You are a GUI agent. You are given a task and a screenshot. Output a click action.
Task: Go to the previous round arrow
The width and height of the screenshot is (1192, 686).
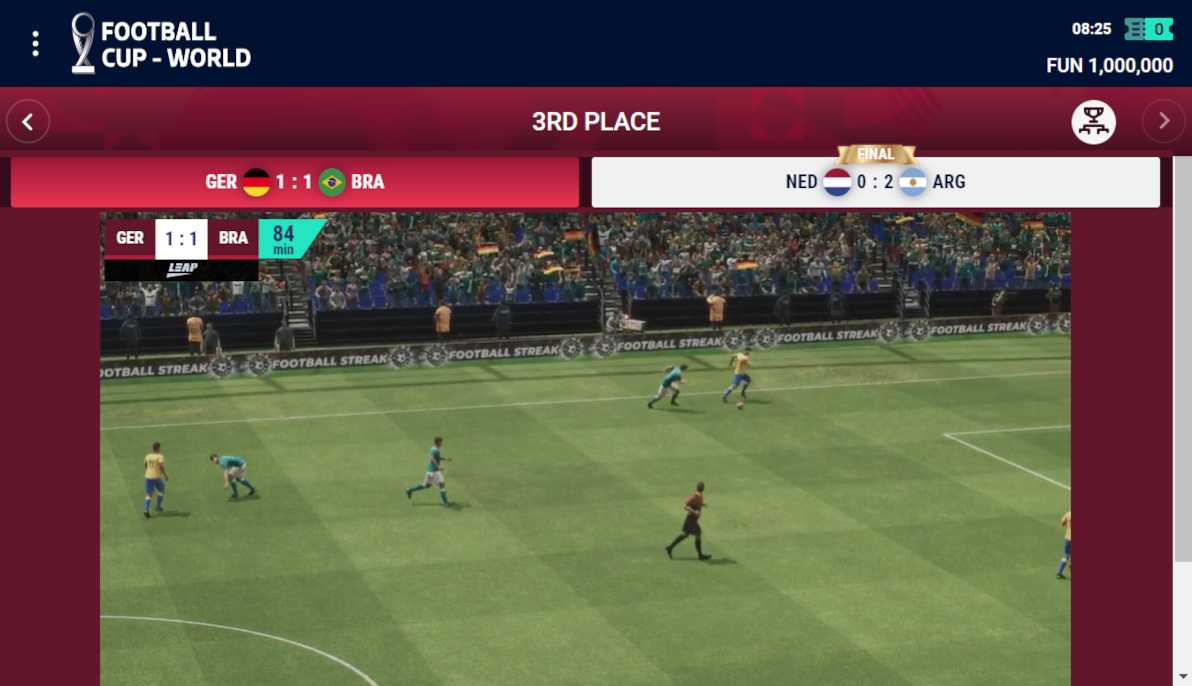point(28,122)
